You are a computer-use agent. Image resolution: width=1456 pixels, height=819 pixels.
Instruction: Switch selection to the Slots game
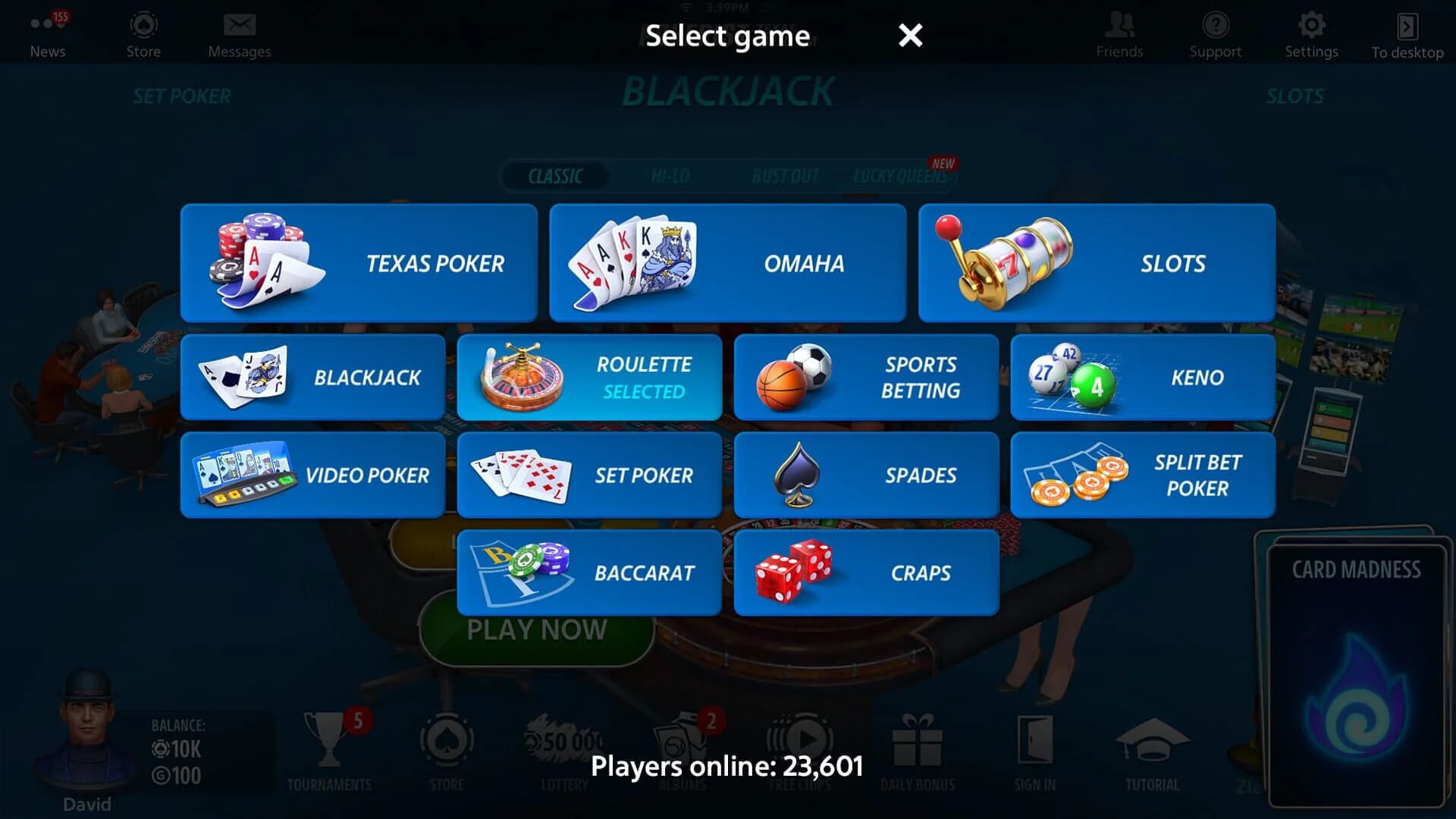tap(1096, 263)
